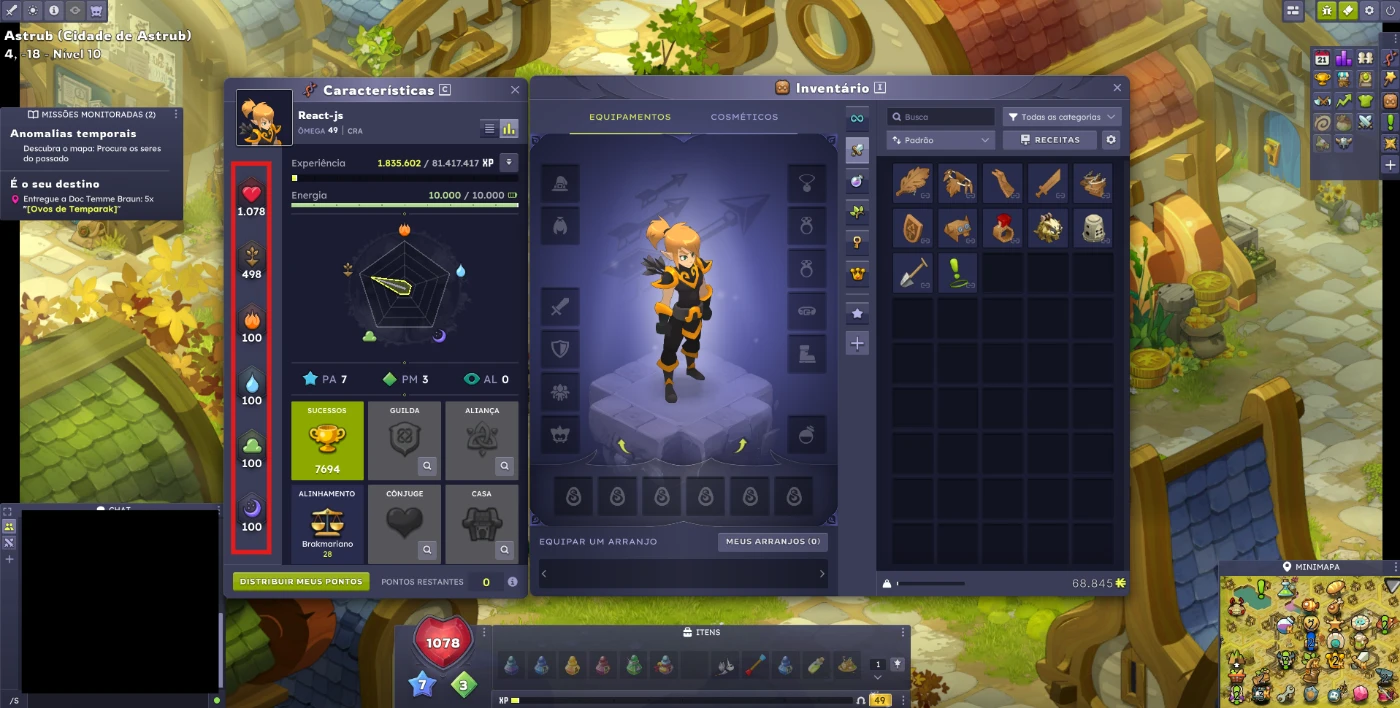The width and height of the screenshot is (1400, 708).
Task: Pick the wooden sword inventory item
Action: point(1048,184)
